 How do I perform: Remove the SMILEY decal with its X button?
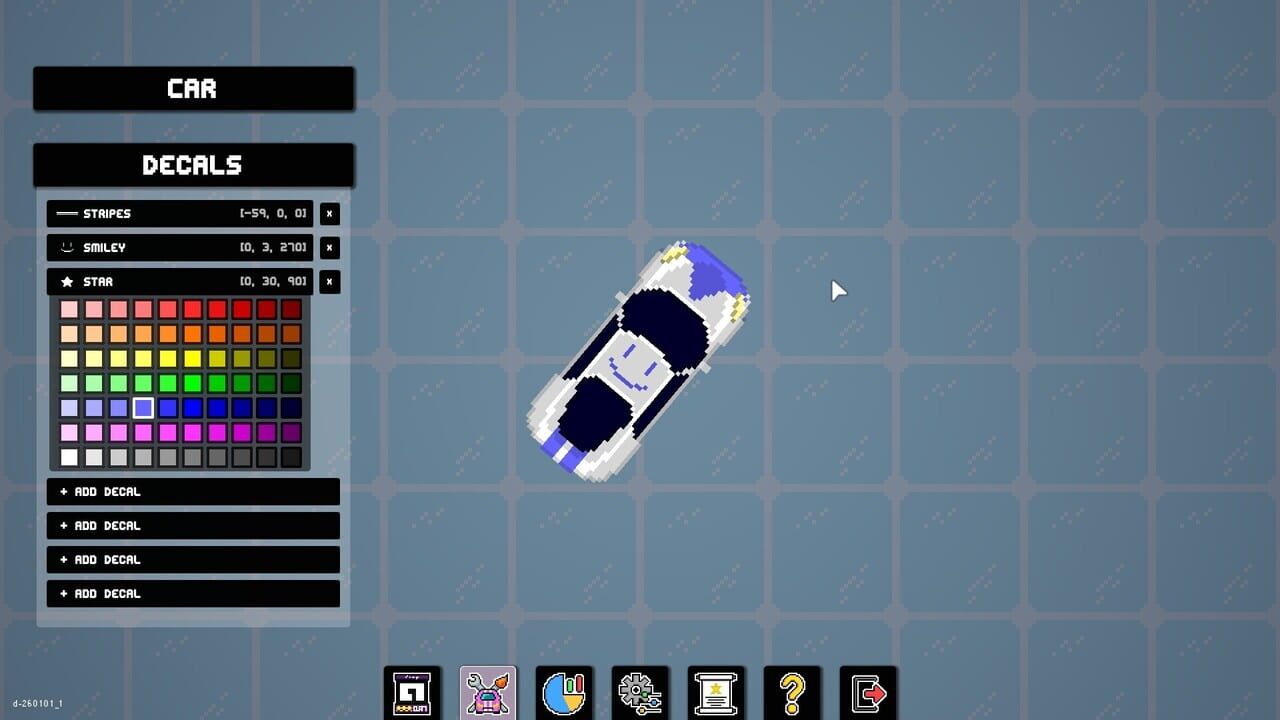click(x=329, y=247)
